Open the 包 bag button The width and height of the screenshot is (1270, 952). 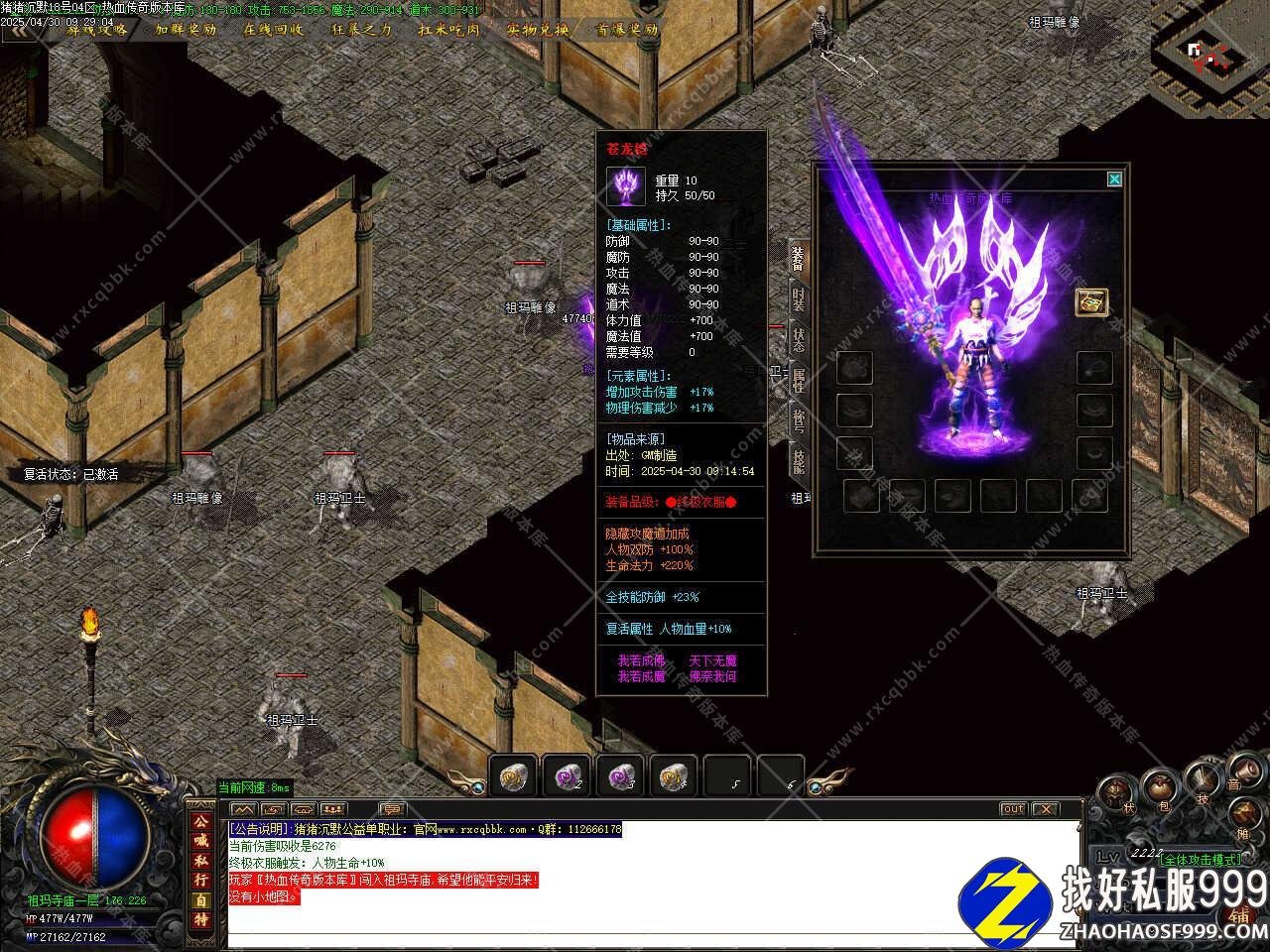[1159, 790]
